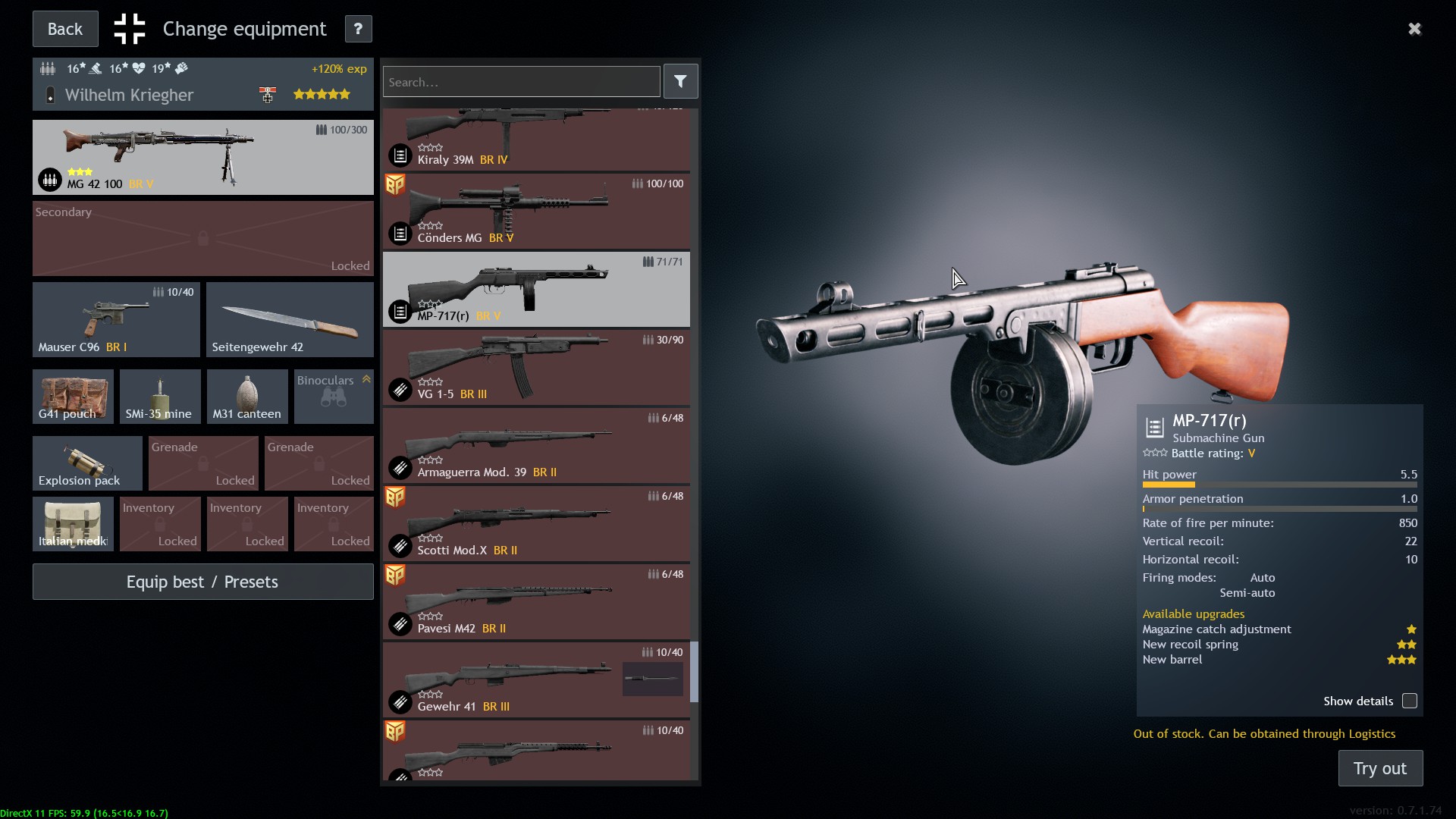Choose the Kiraly 39M from the list
Screen dimensions: 1456x819
point(536,140)
